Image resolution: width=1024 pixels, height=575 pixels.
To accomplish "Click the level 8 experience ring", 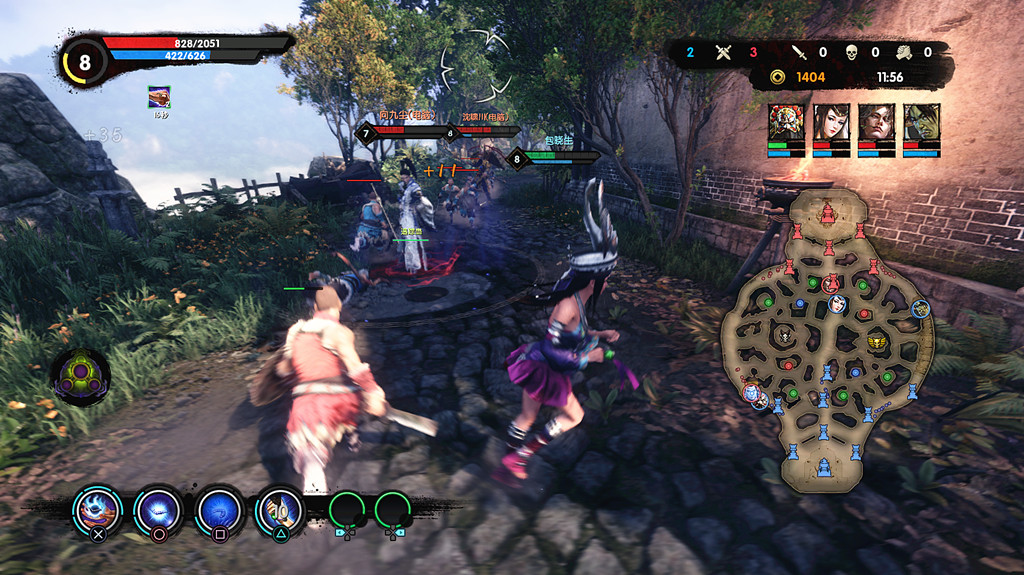I will (x=84, y=63).
